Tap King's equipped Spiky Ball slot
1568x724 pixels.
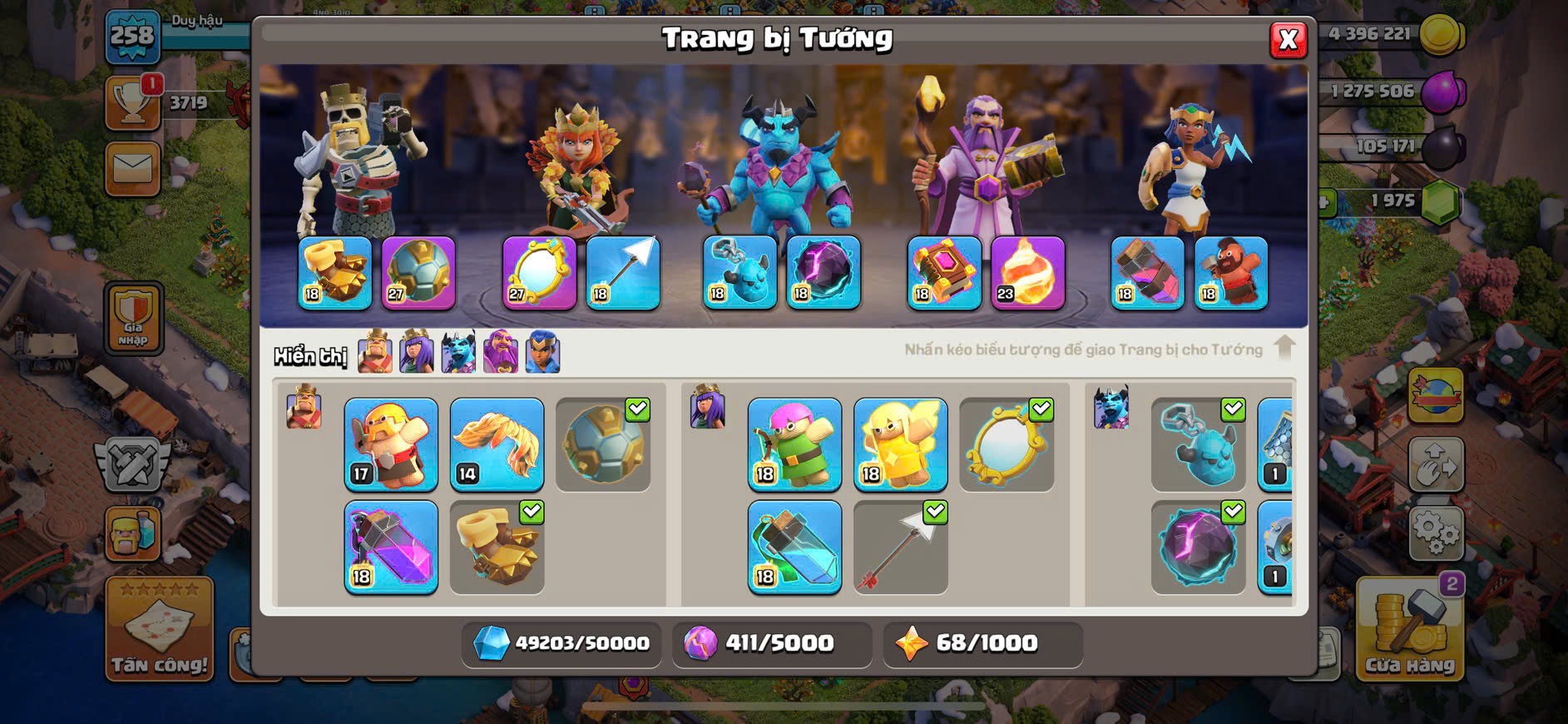coord(418,273)
